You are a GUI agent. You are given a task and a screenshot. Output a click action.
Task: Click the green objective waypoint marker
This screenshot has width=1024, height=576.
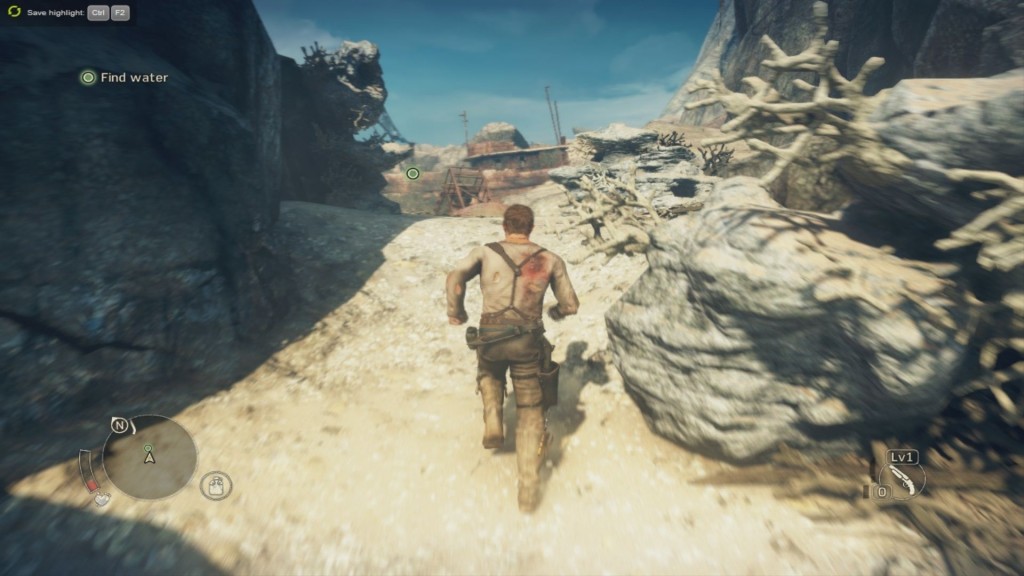413,174
